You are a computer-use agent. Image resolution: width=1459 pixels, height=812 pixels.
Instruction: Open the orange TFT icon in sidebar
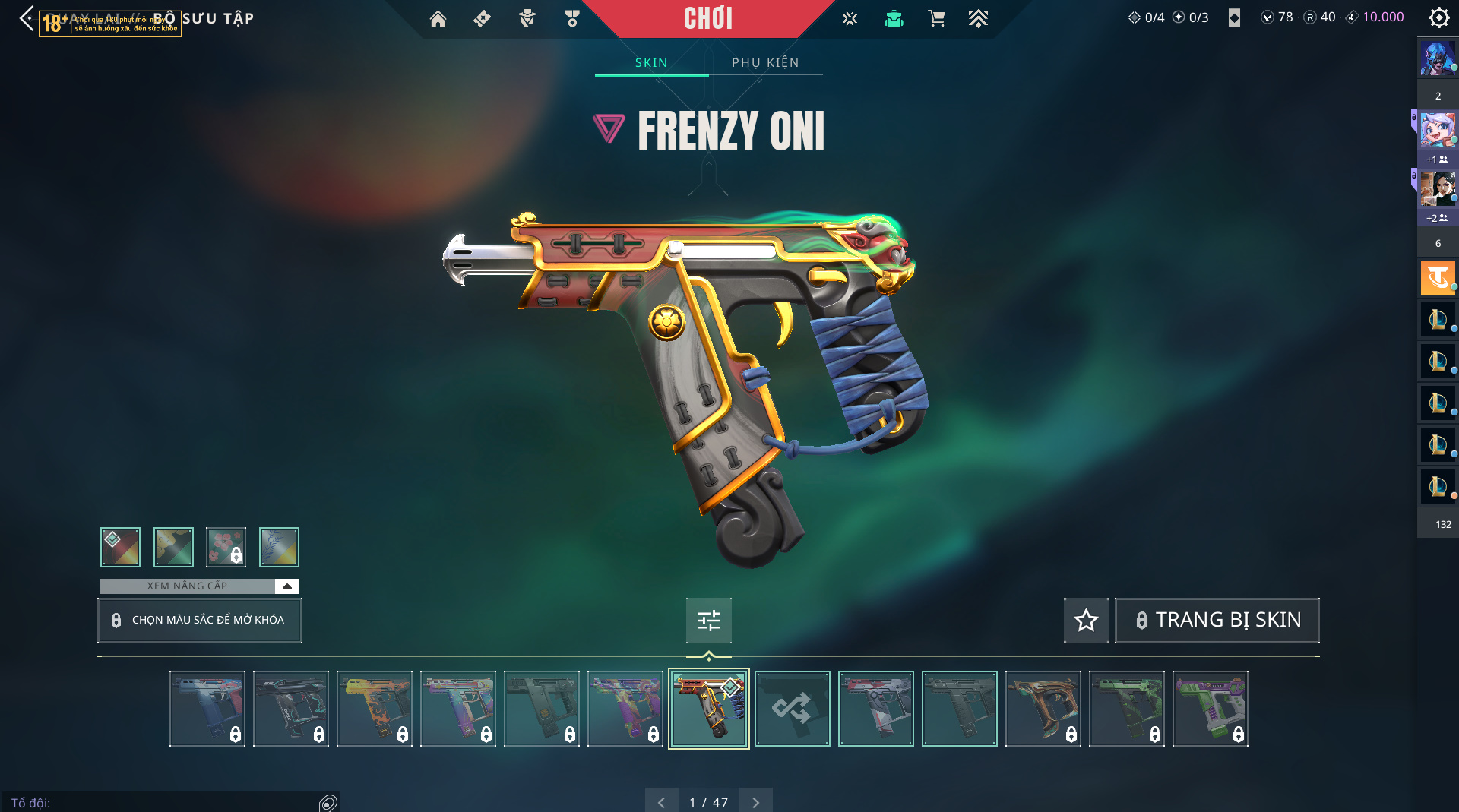[1437, 278]
